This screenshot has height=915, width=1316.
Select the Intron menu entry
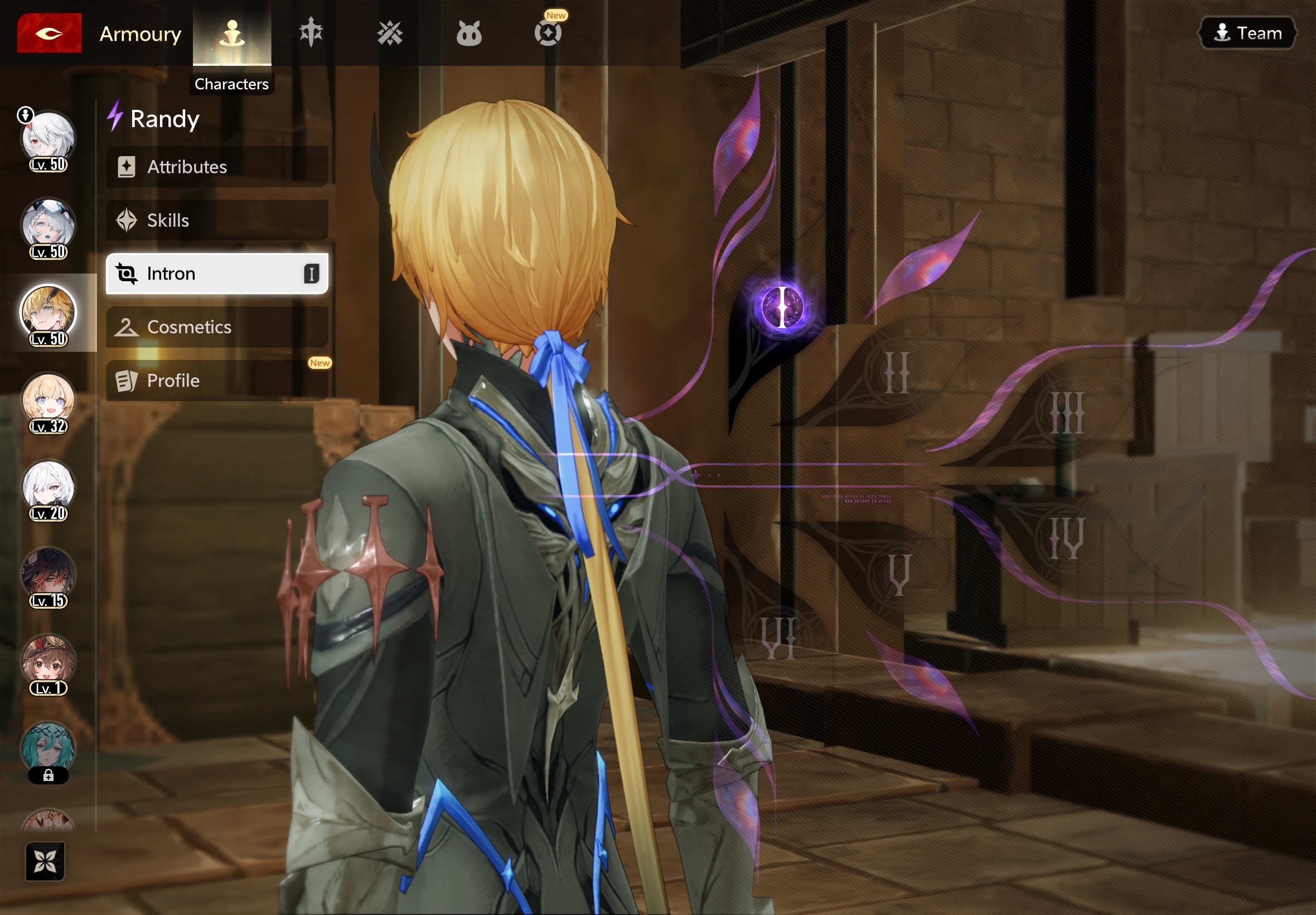pos(216,273)
